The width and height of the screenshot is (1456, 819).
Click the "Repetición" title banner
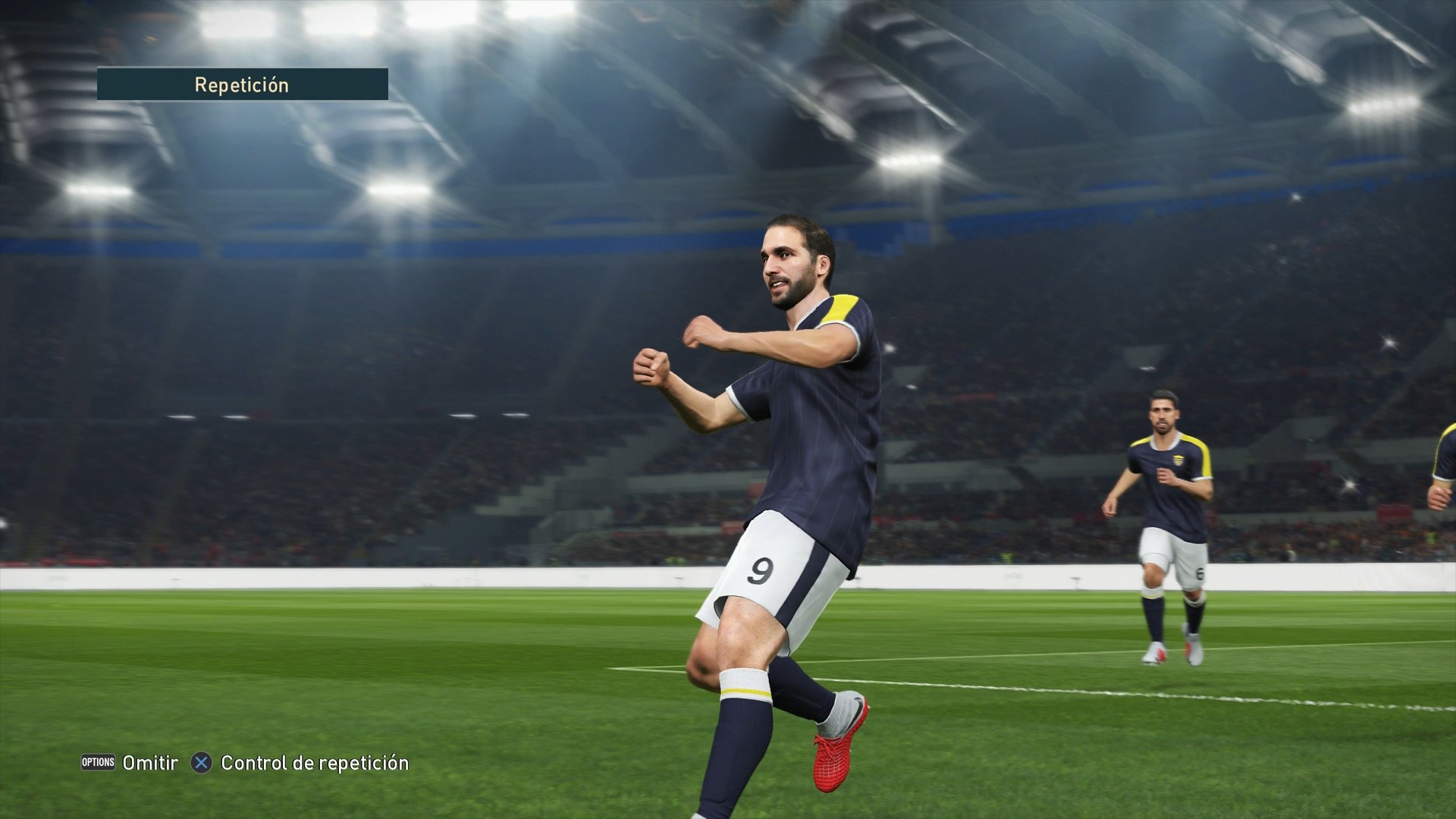243,84
